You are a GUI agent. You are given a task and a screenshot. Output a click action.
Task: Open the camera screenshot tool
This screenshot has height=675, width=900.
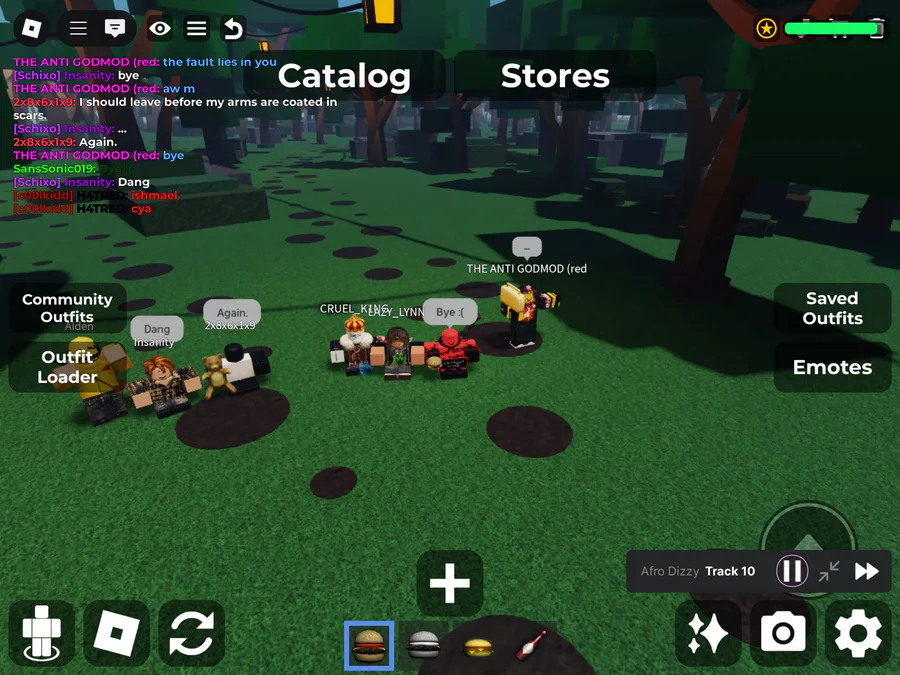783,633
